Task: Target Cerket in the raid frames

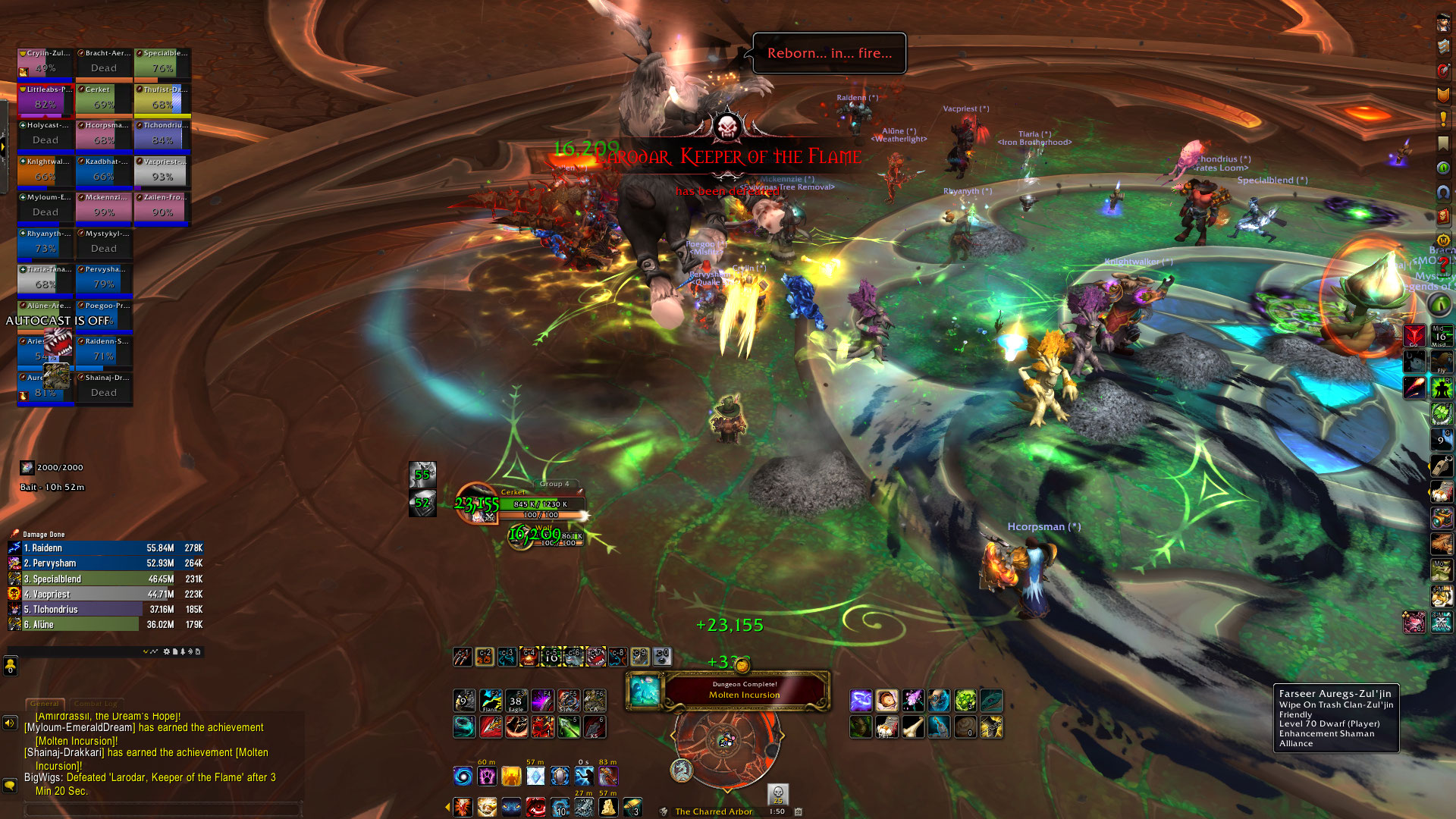Action: pyautogui.click(x=104, y=99)
